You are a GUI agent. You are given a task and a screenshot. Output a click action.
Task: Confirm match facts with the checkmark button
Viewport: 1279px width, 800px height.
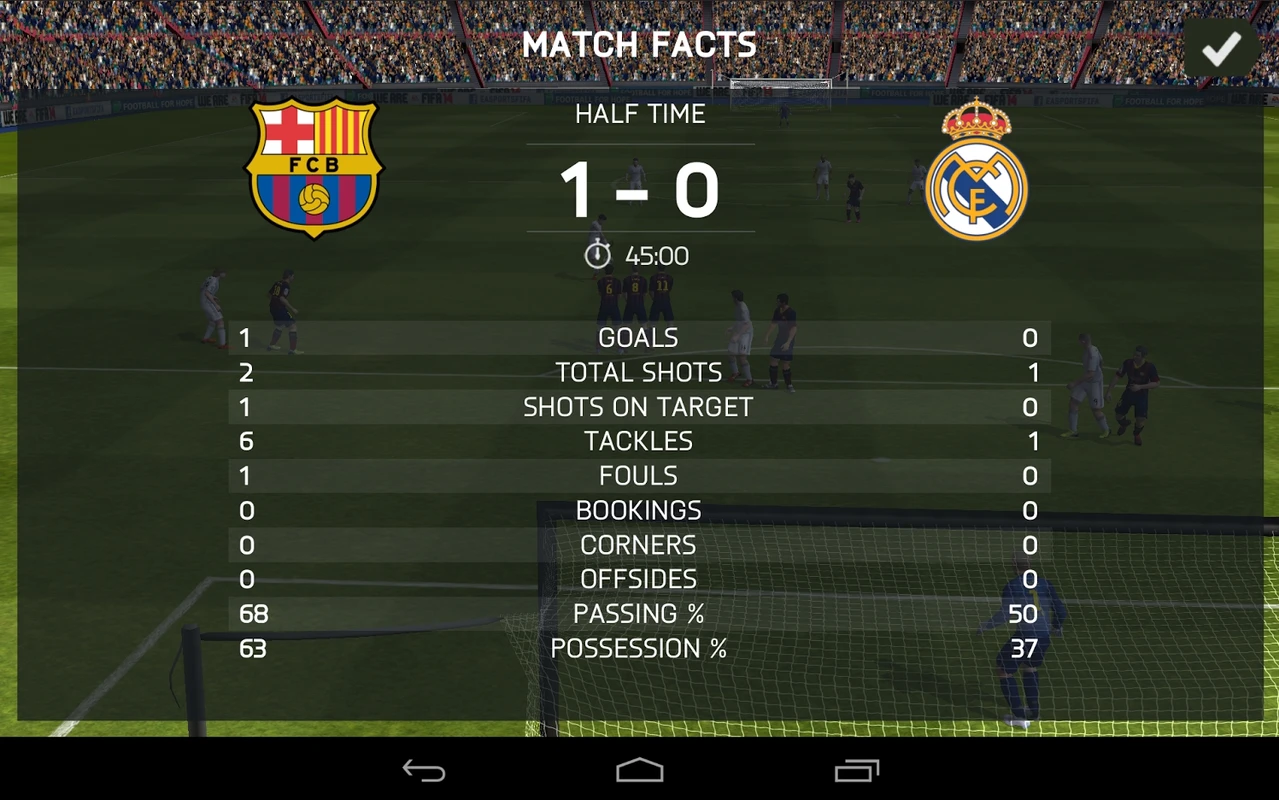pos(1221,48)
